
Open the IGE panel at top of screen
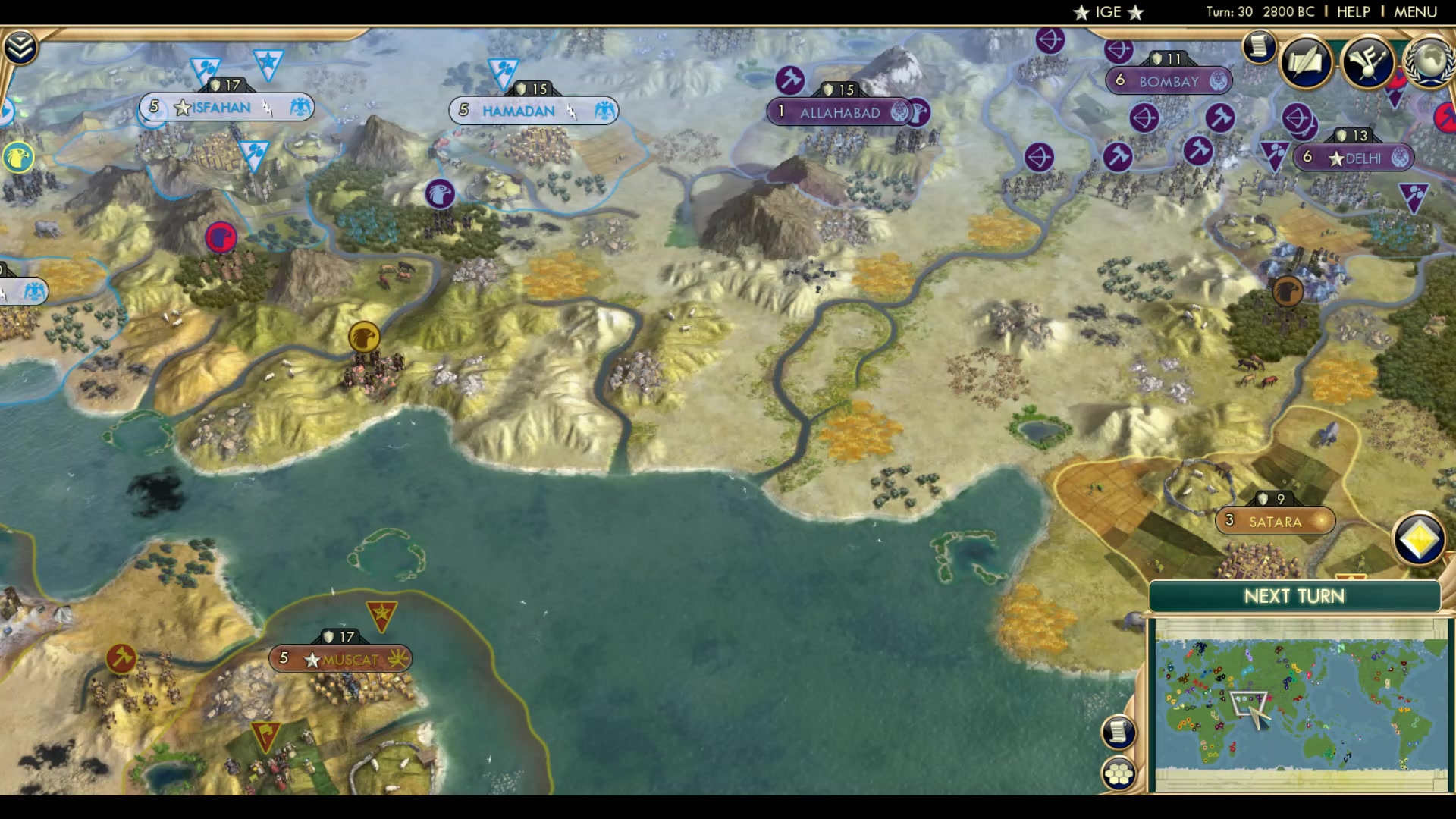(x=1108, y=11)
